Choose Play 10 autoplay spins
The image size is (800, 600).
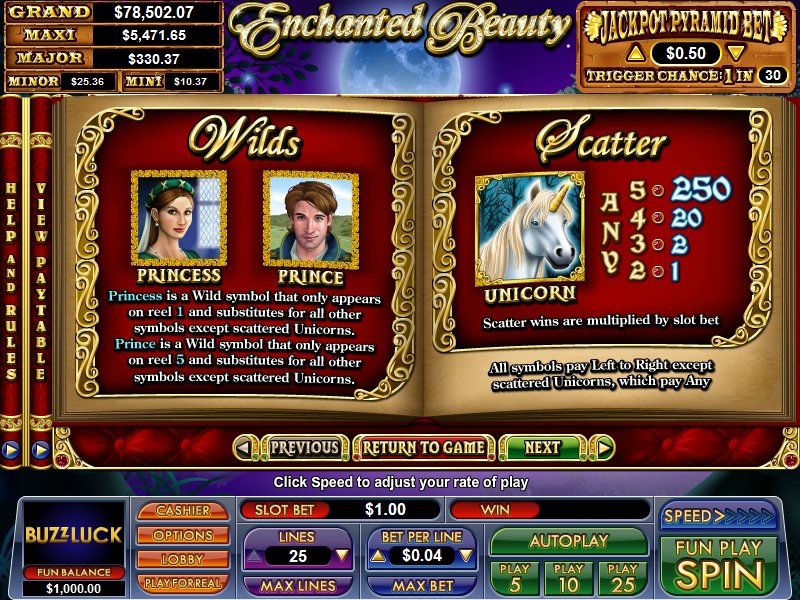(567, 577)
